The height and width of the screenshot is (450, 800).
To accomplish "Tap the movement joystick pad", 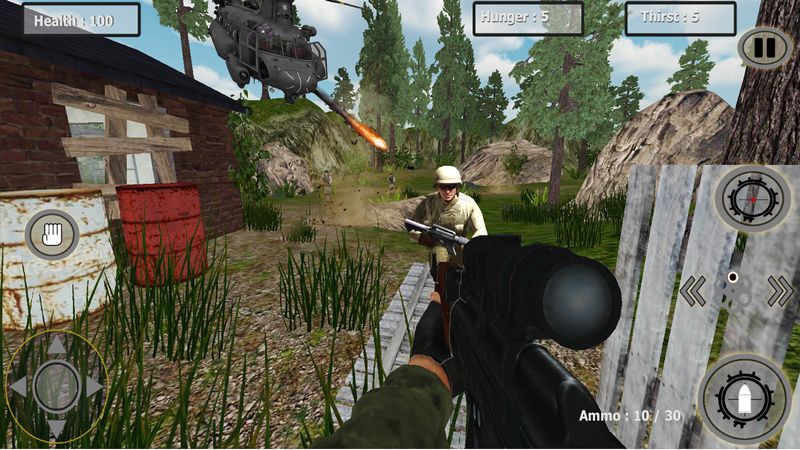I will click(57, 386).
